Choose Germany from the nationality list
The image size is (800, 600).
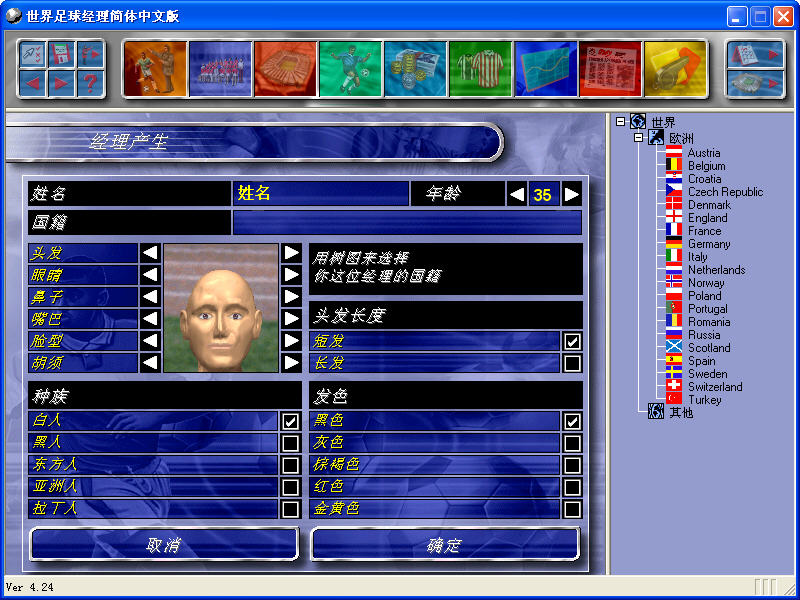[708, 244]
